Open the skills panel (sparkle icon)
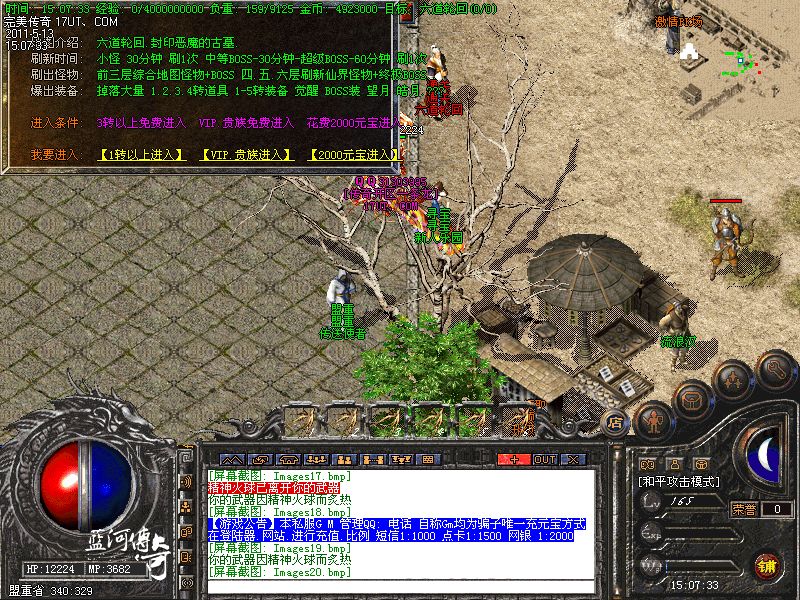This screenshot has height=600, width=800. pyautogui.click(x=733, y=380)
